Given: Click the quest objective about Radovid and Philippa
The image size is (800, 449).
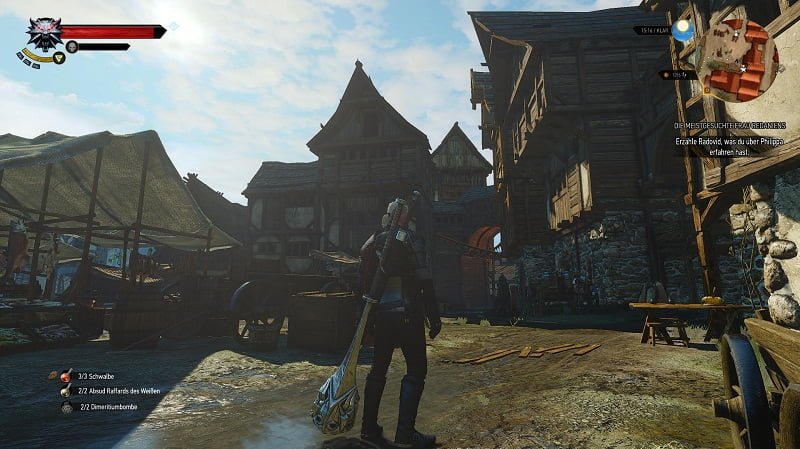Looking at the screenshot, I should (x=734, y=143).
